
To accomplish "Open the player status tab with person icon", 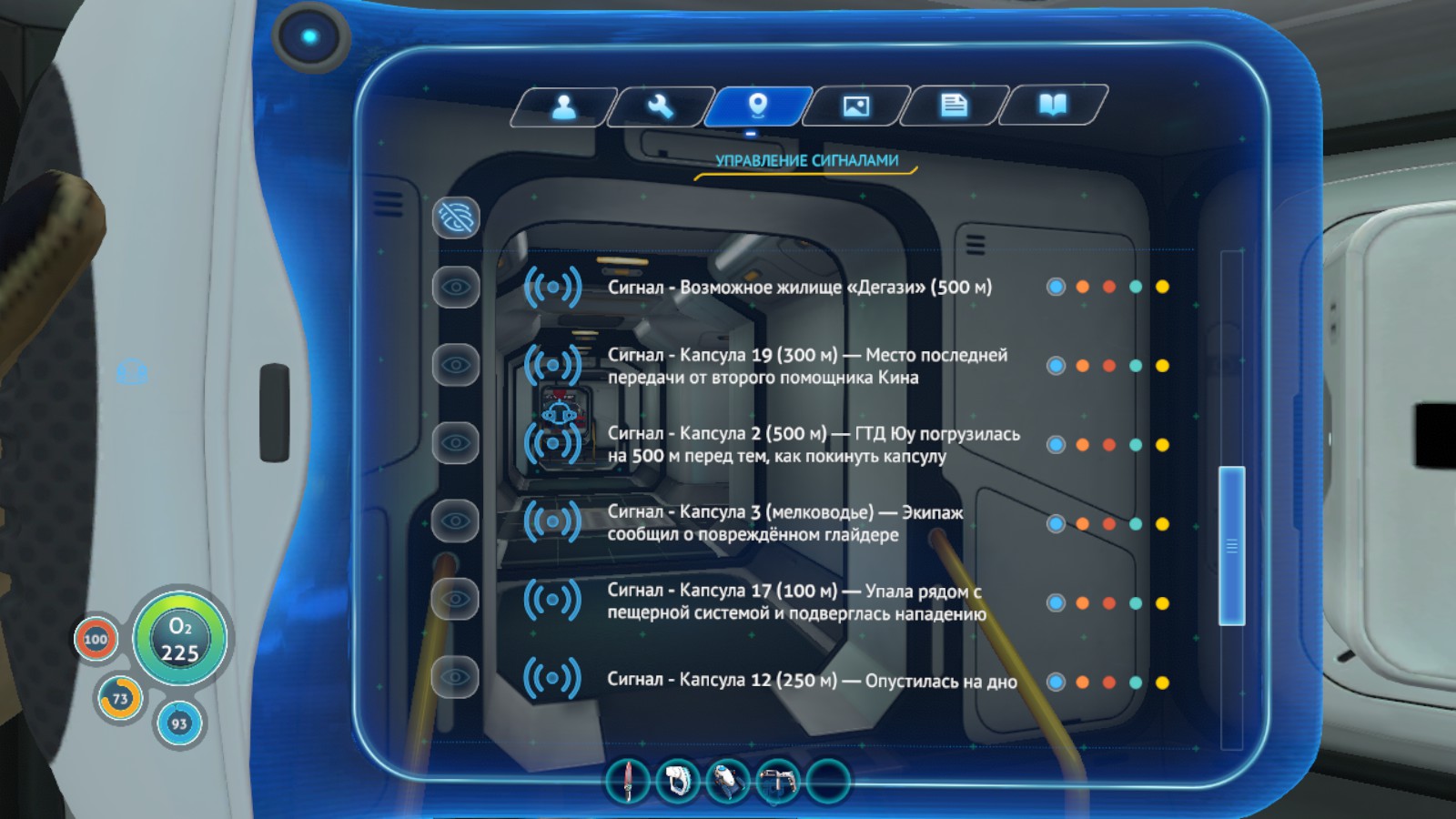I will (564, 106).
